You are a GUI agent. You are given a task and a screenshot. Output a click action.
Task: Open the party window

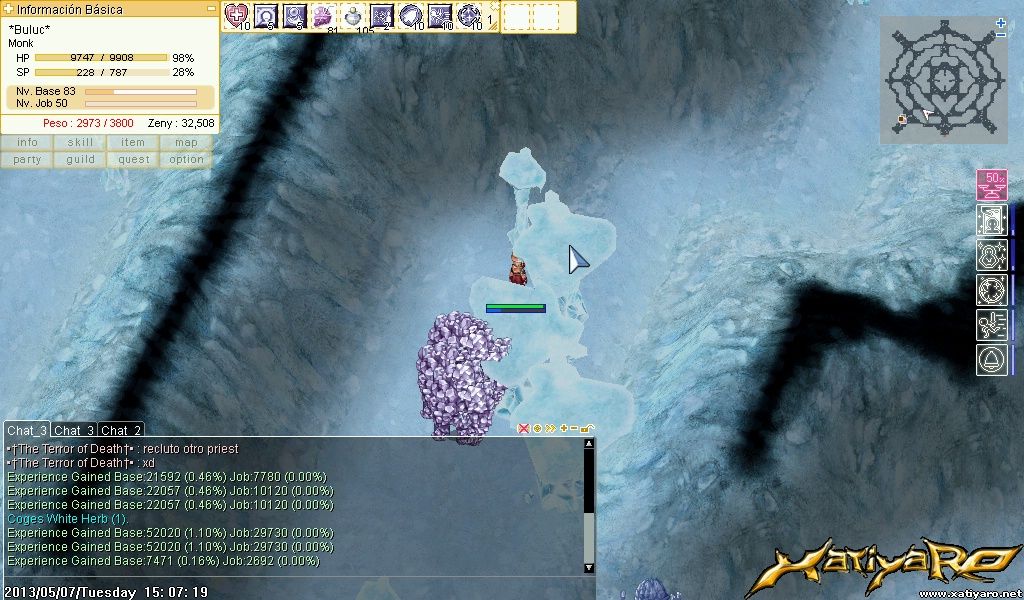coord(27,159)
